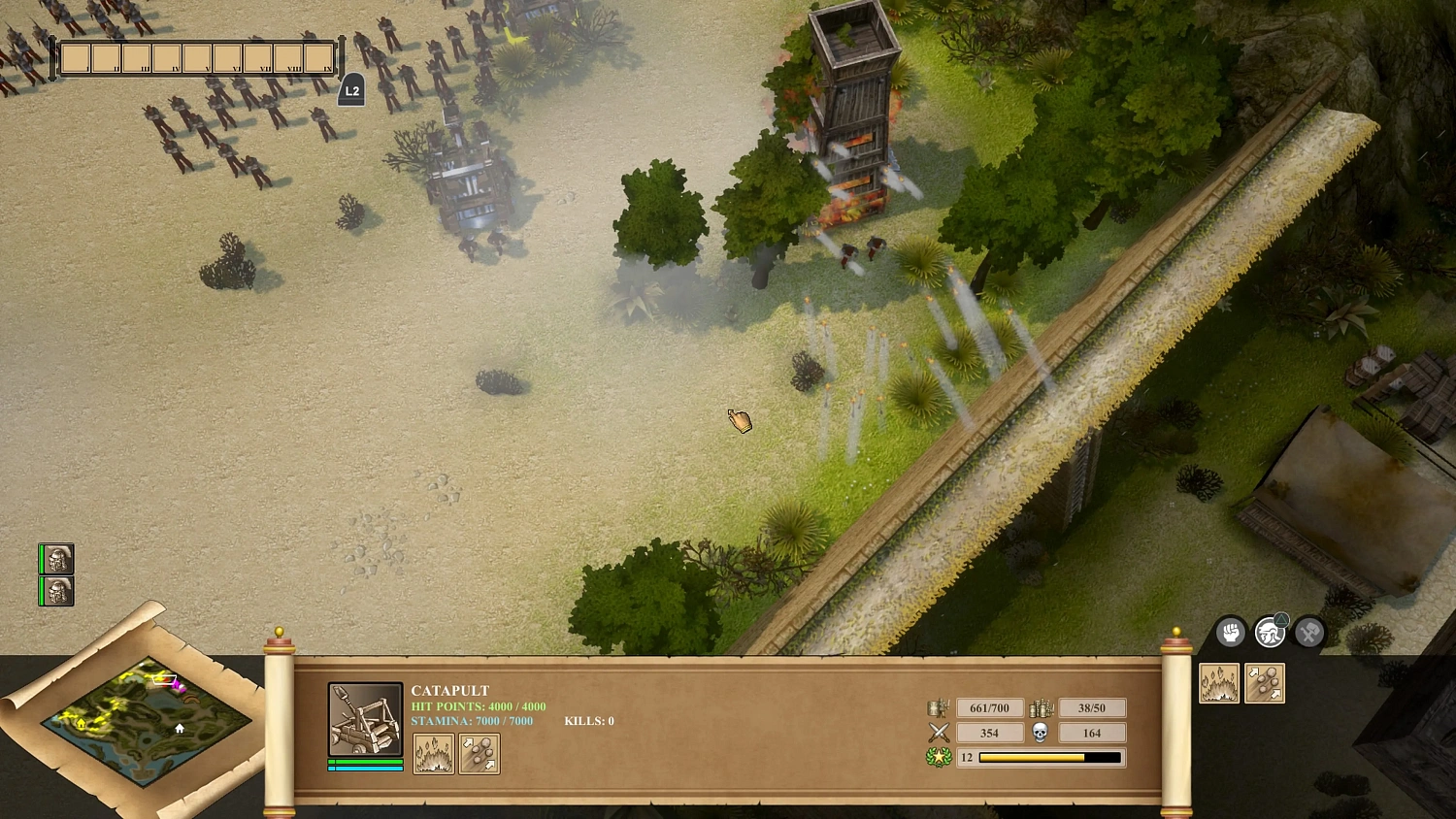The height and width of the screenshot is (819, 1456).
Task: Expand control group slot I
Action: pyautogui.click(x=75, y=58)
